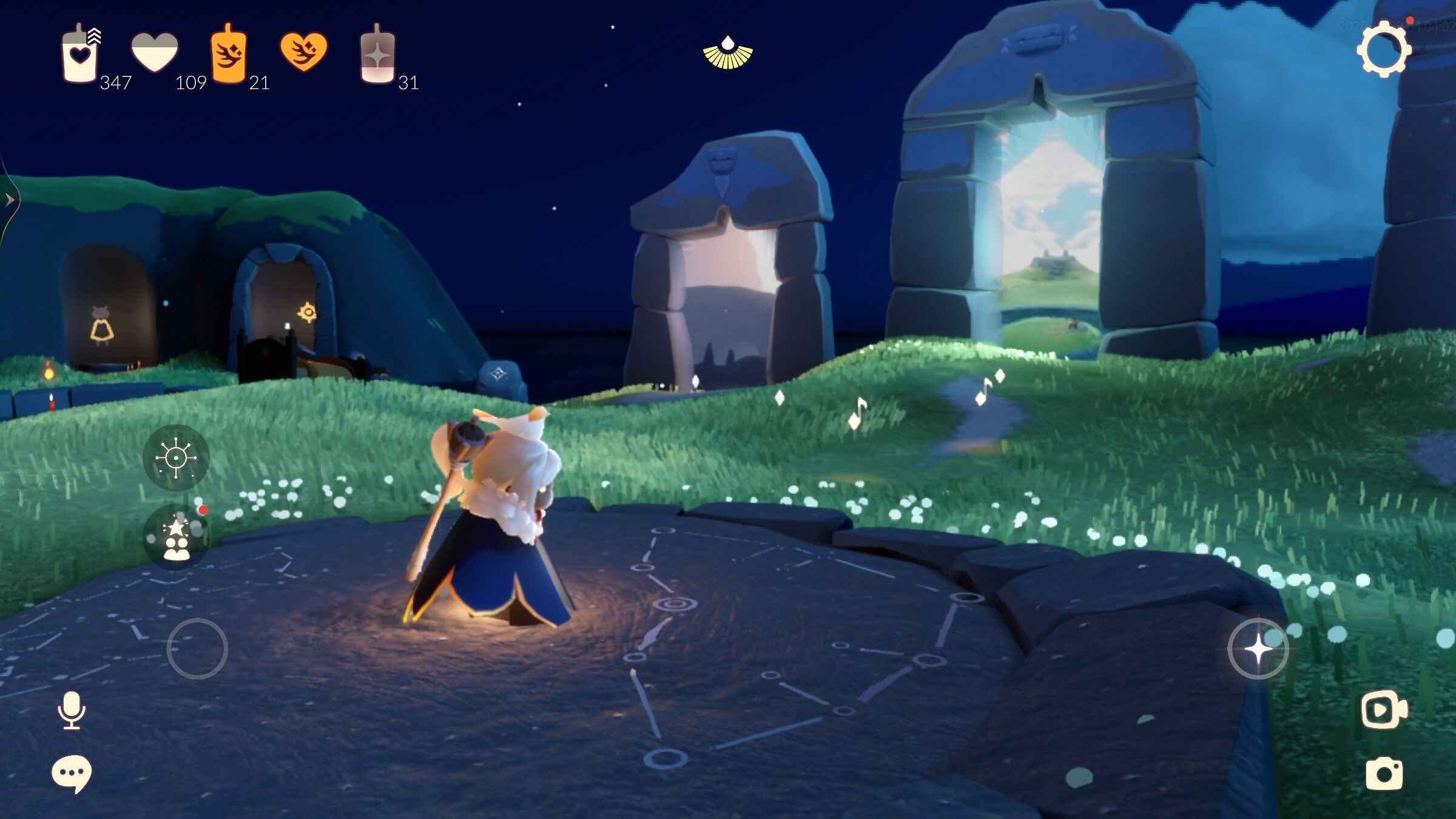Tap the virtual joystick circle
This screenshot has height=819, width=1456.
(x=197, y=649)
